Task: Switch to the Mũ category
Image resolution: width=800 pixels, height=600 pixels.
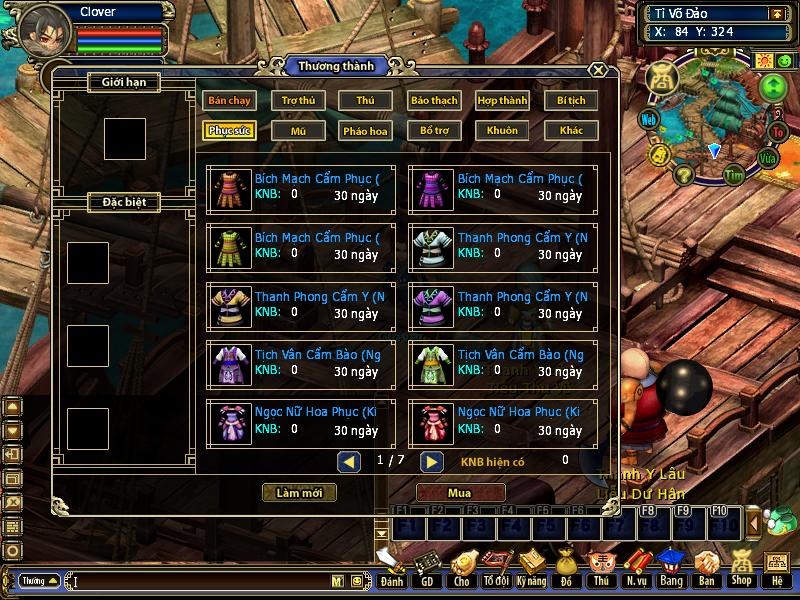Action: pyautogui.click(x=298, y=130)
